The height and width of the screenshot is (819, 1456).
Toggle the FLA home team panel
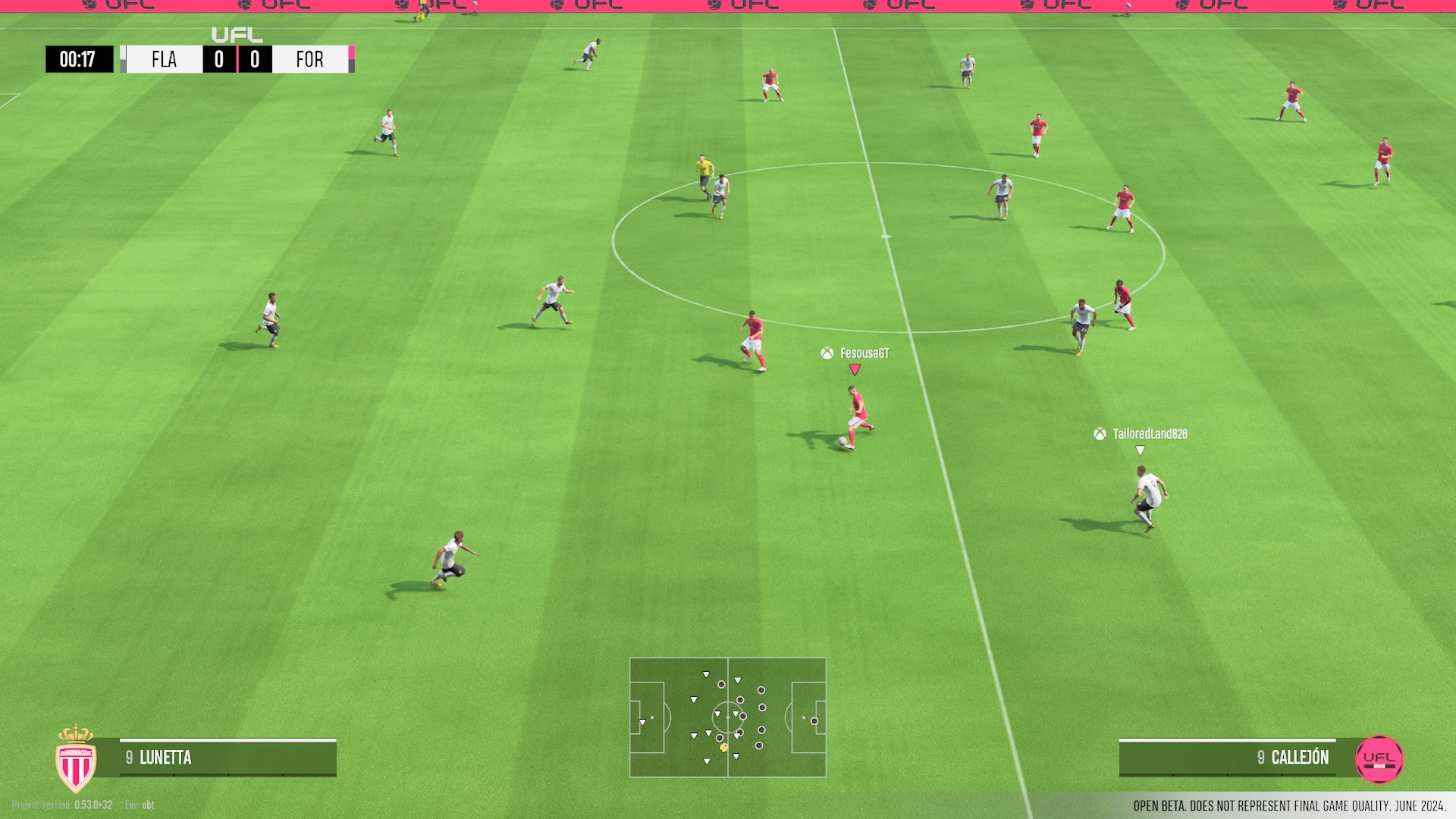tap(164, 59)
